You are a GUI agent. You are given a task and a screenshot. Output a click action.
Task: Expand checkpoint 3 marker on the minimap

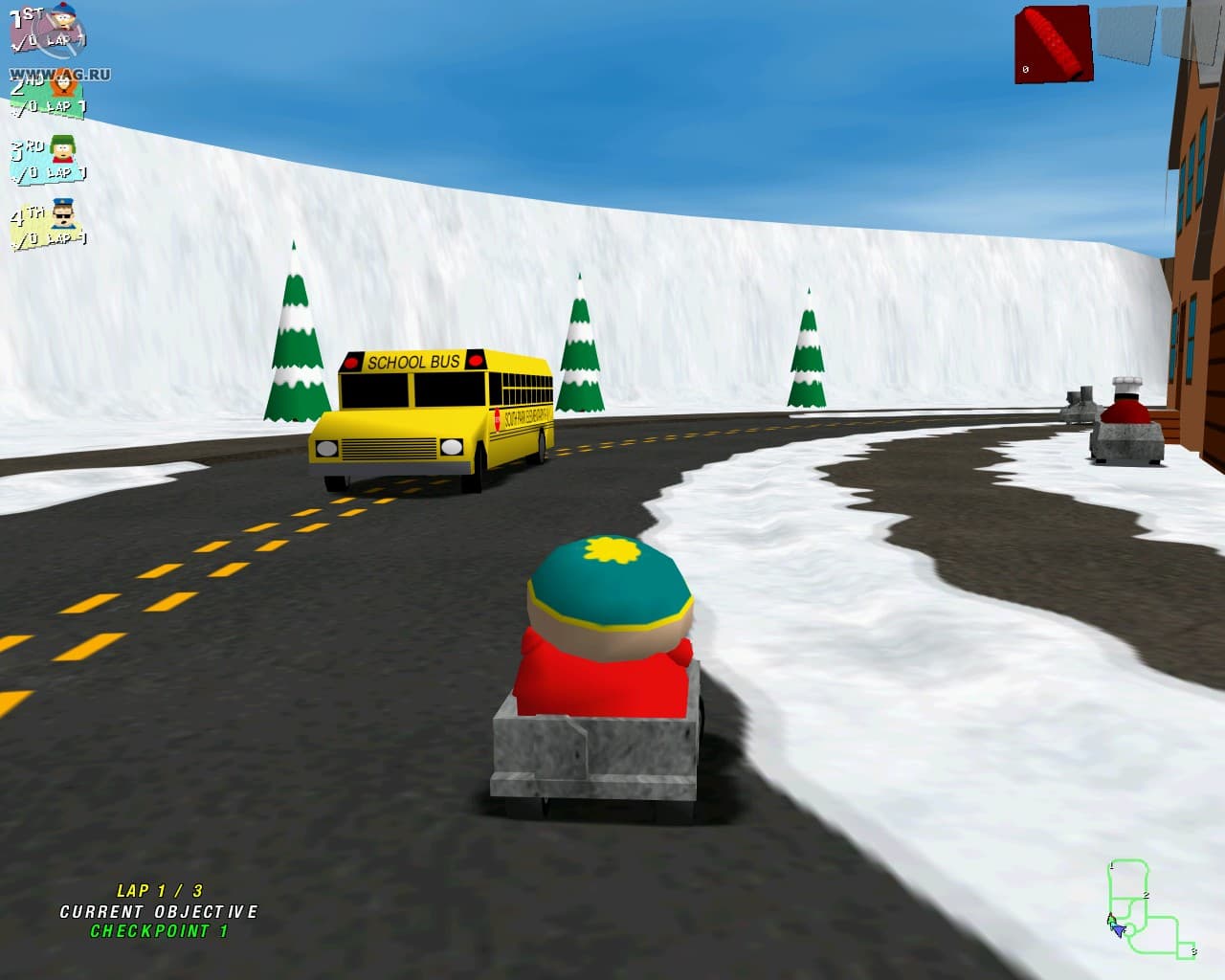tap(1193, 951)
